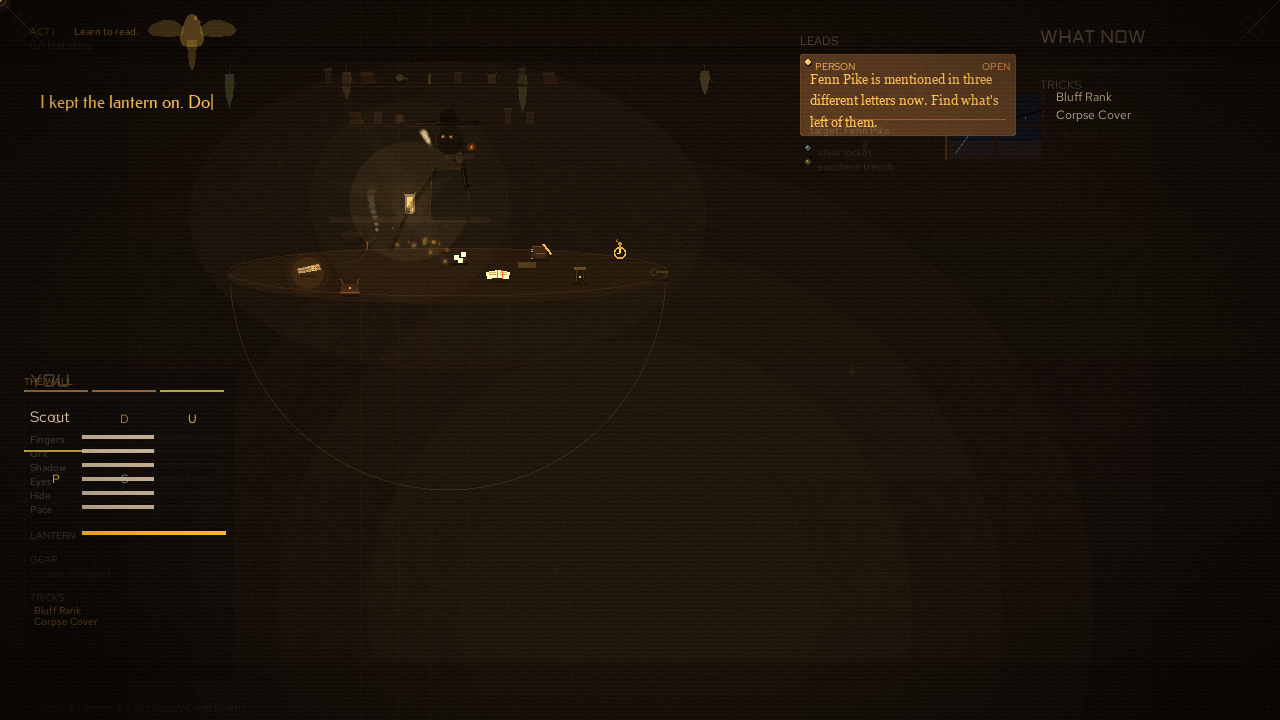Viewport: 1280px width, 720px height.
Task: Select the silver locket lead
Action: (x=844, y=153)
